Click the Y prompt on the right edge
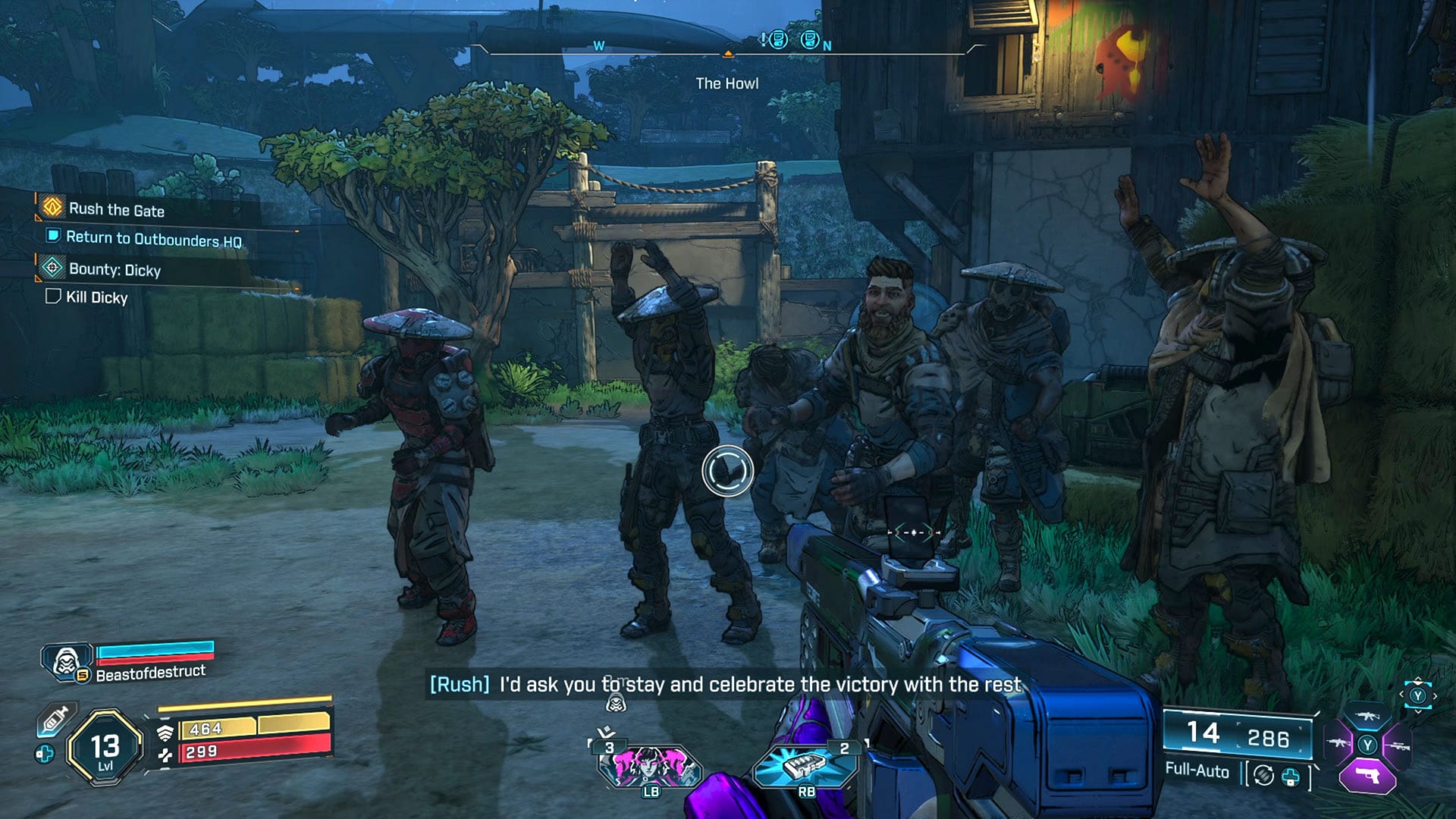 tap(1417, 695)
